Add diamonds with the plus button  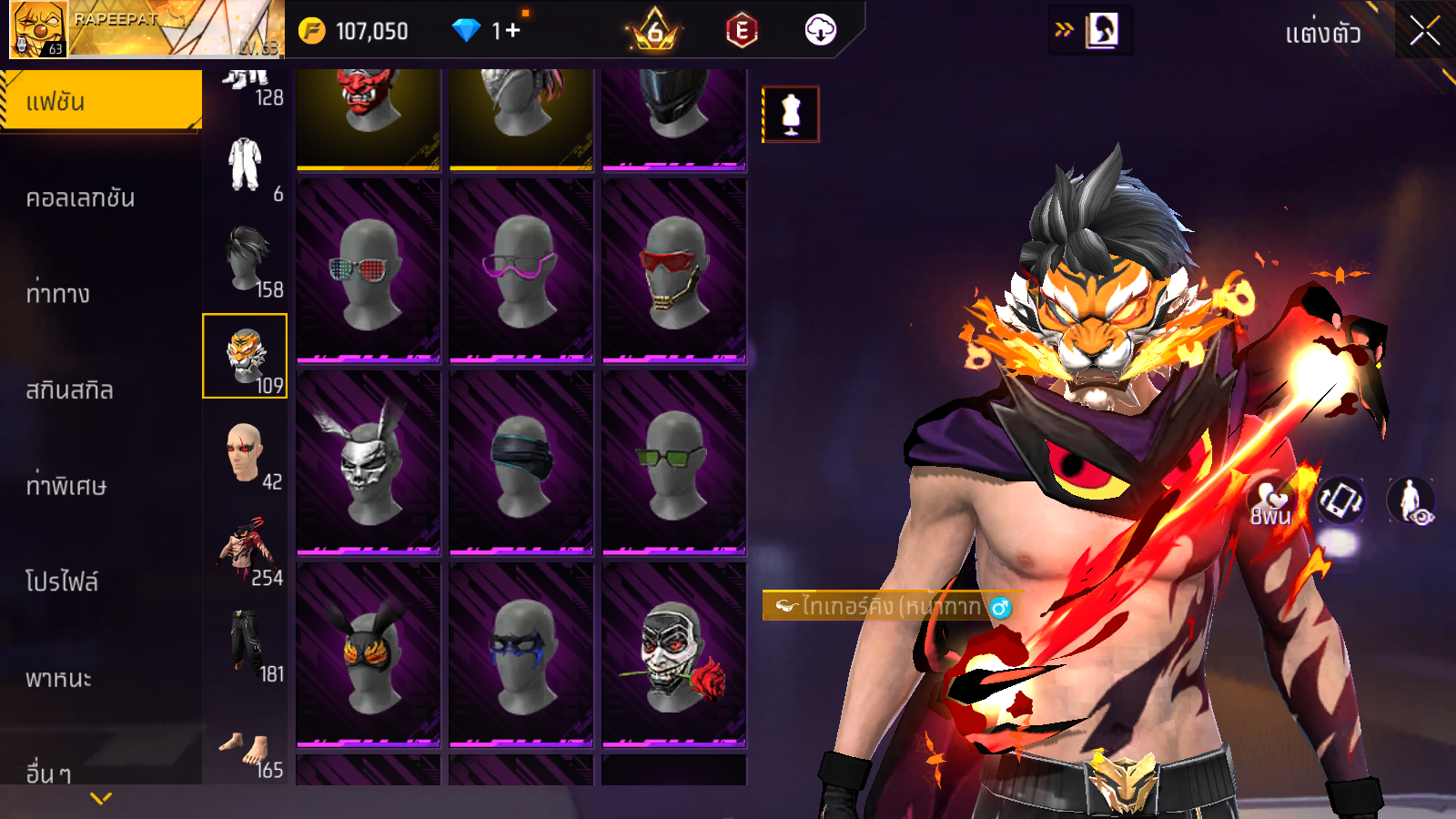point(512,31)
